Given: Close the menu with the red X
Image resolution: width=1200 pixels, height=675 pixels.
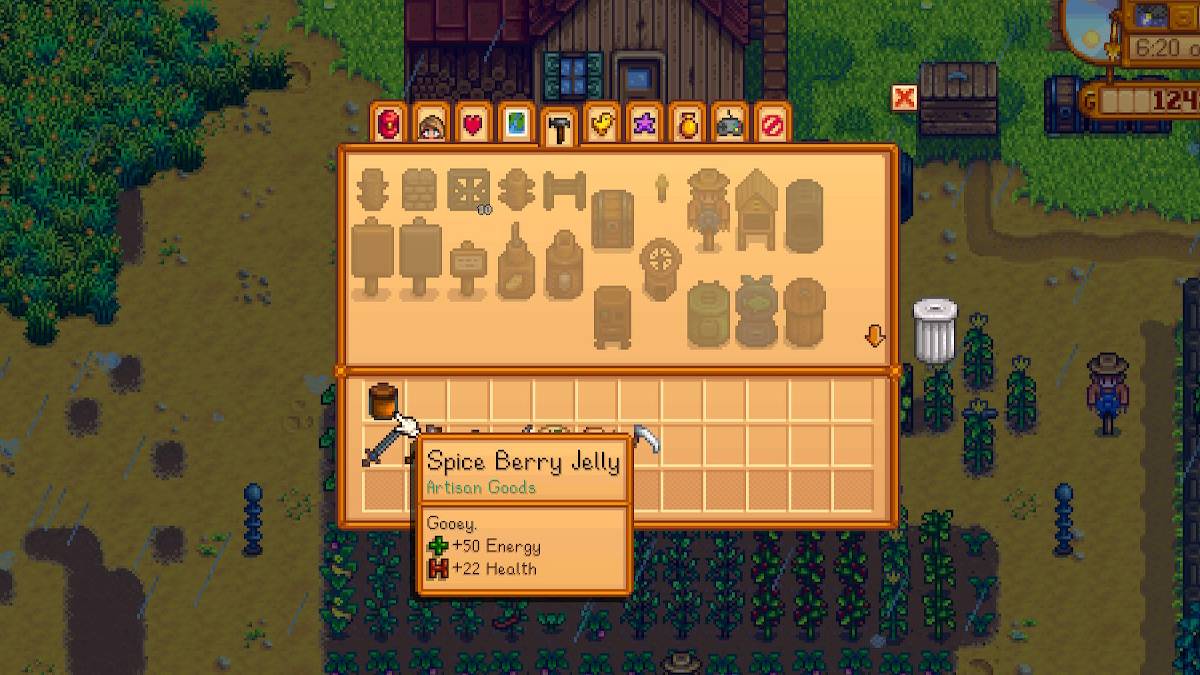Looking at the screenshot, I should coord(904,98).
